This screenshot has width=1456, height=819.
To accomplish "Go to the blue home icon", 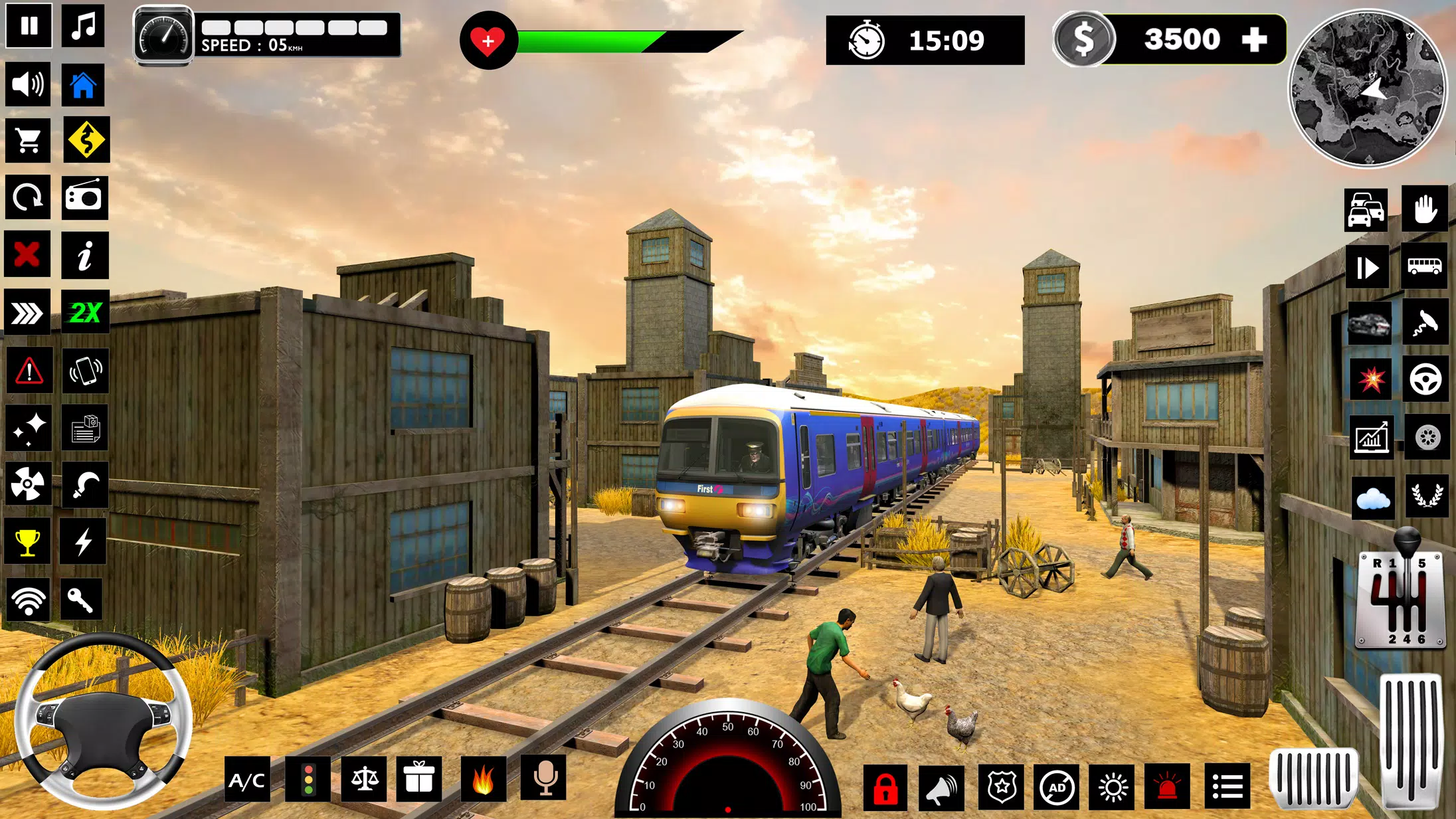I will coord(84,85).
